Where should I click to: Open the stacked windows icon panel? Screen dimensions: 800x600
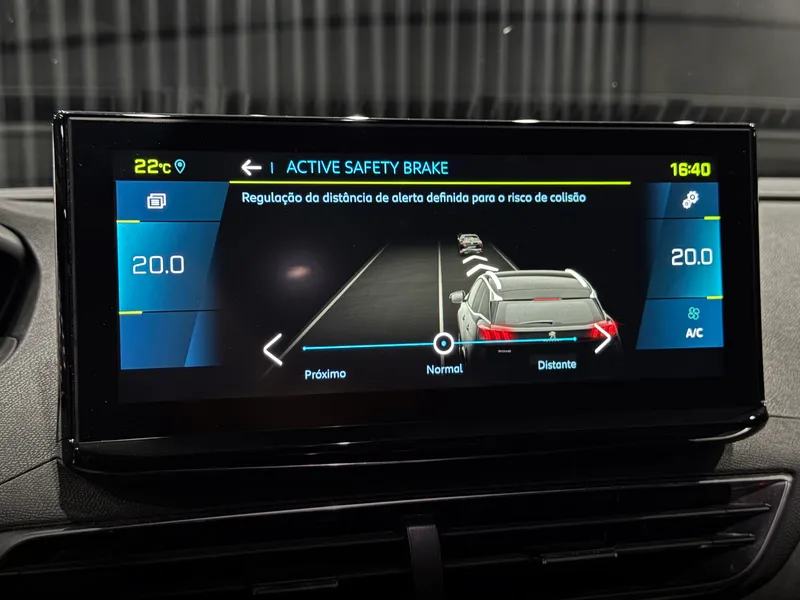(156, 201)
